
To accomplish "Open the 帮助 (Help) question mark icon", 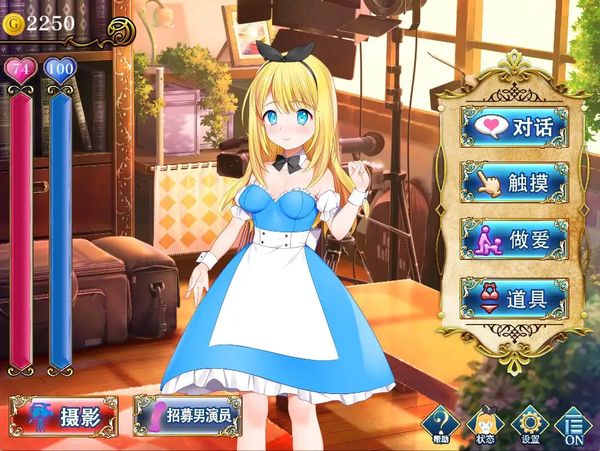I will (x=440, y=424).
